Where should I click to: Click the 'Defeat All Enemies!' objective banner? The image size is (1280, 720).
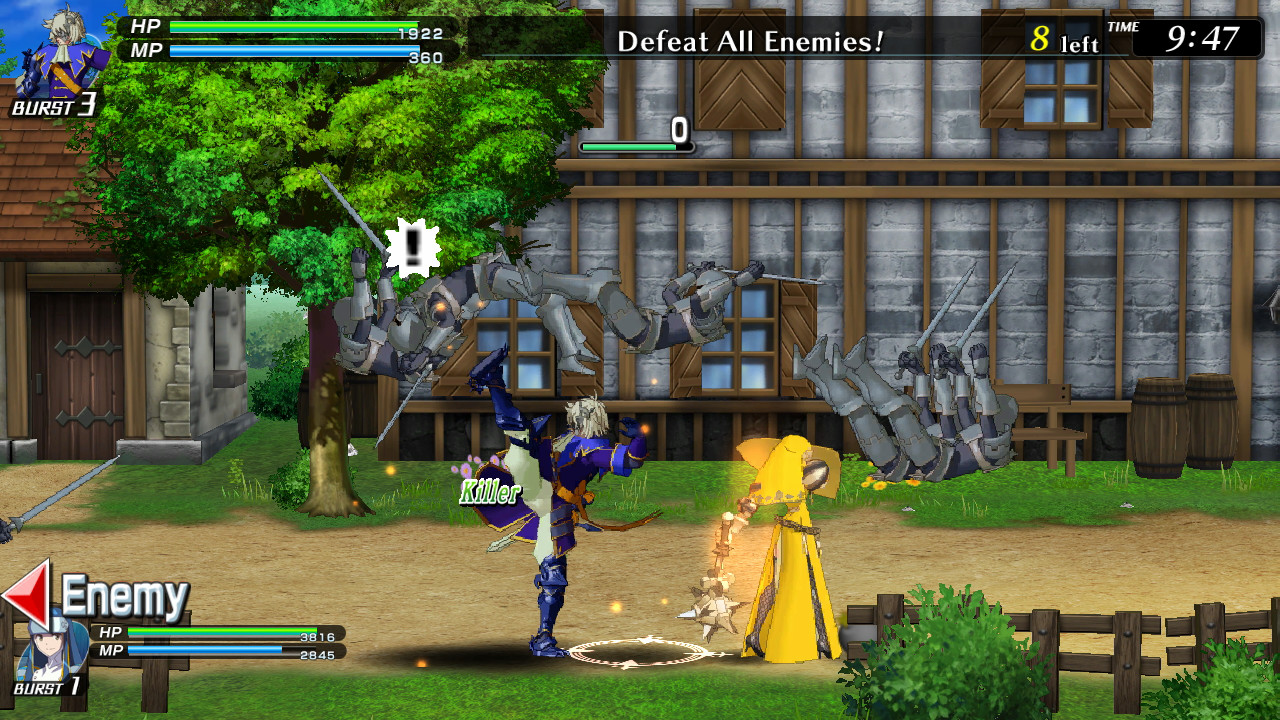click(750, 42)
